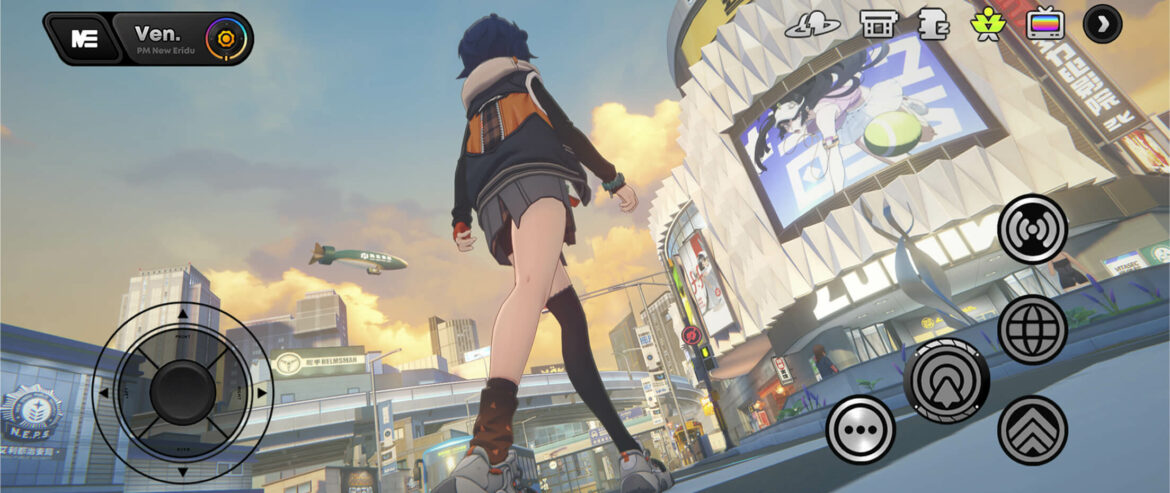Open the ME menu button
The height and width of the screenshot is (493, 1170).
coord(84,39)
